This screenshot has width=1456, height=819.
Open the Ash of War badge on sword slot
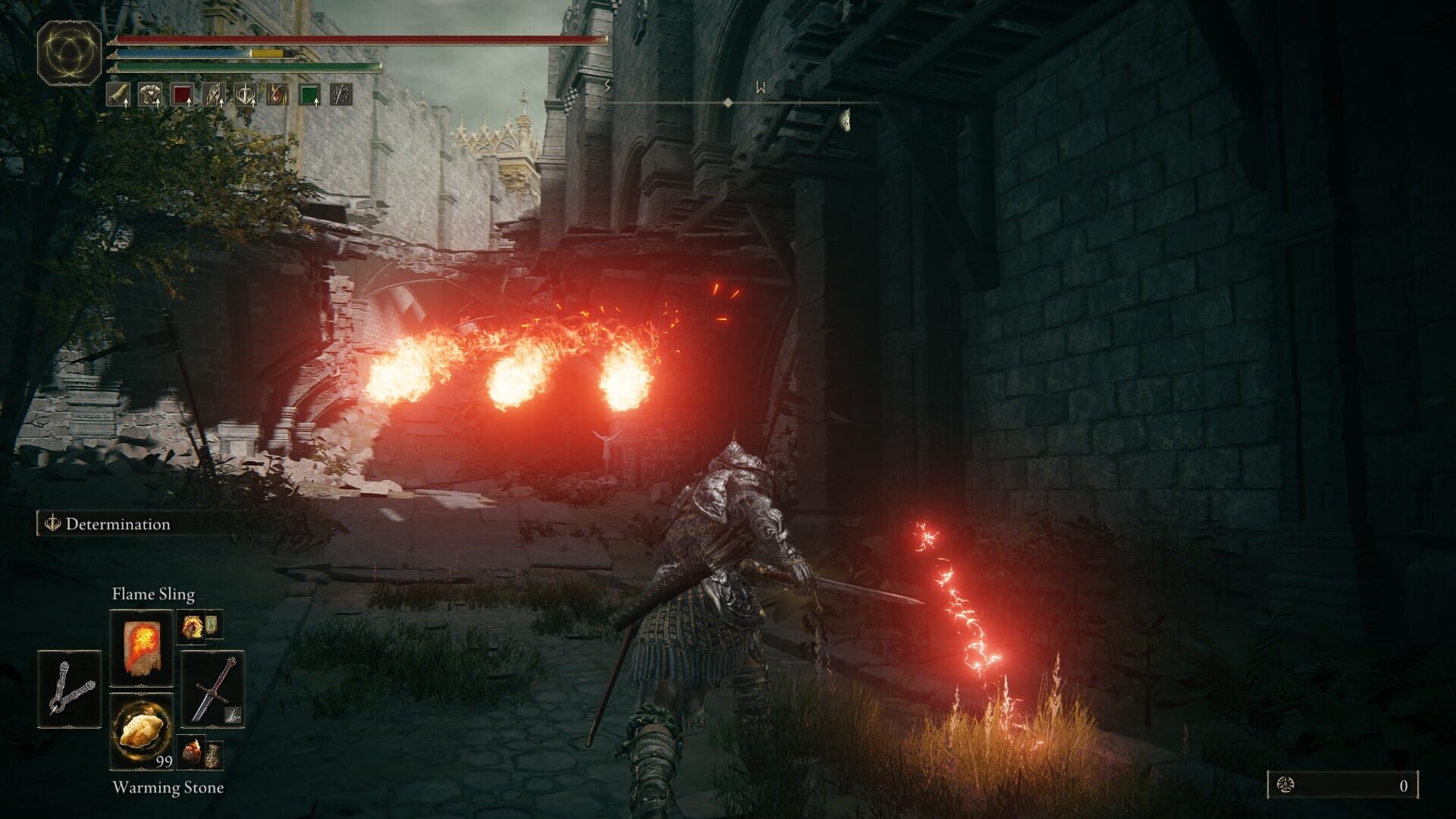(233, 715)
